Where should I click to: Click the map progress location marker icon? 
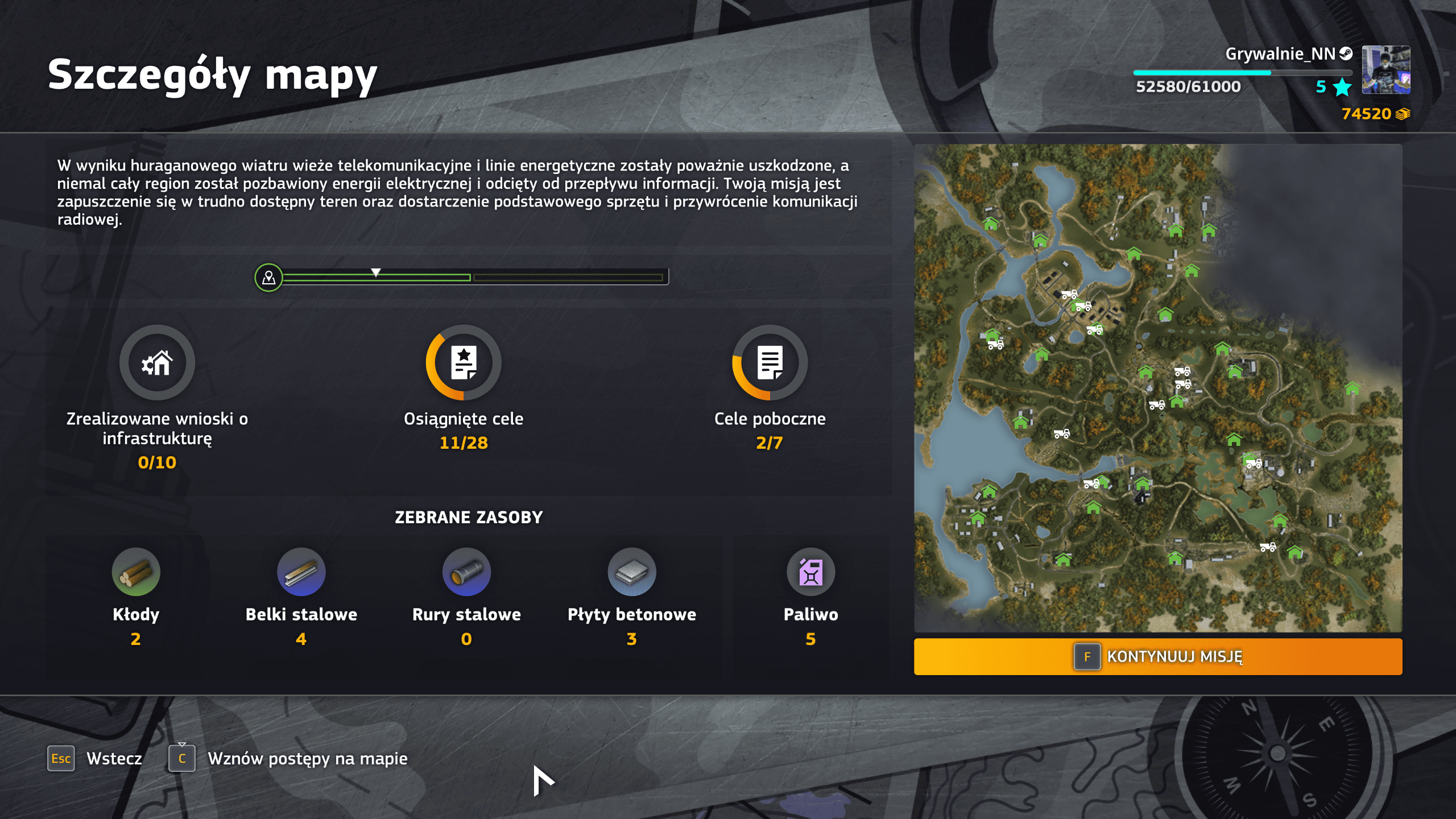[x=268, y=278]
